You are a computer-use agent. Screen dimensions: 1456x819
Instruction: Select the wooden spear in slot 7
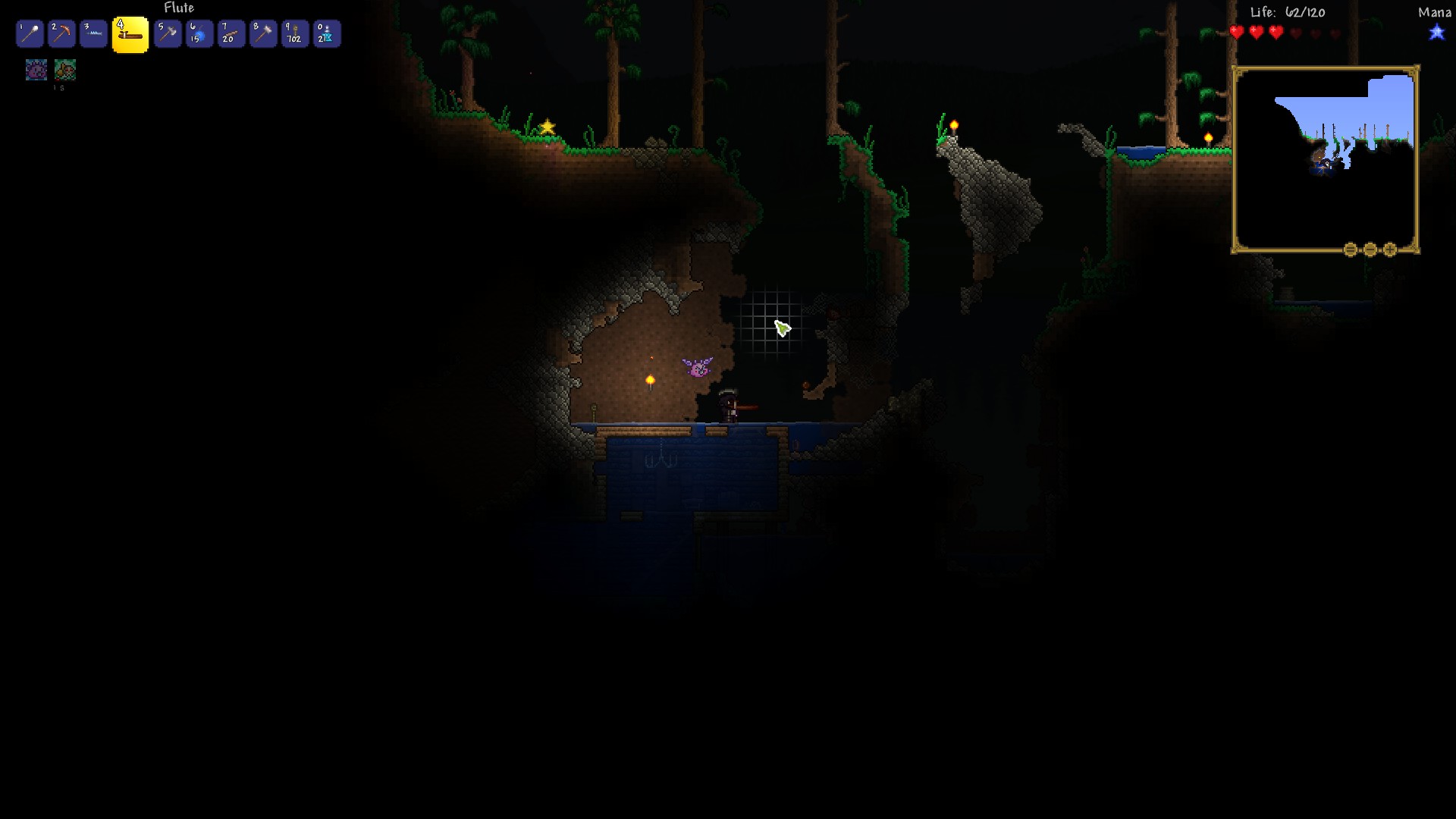[x=231, y=33]
